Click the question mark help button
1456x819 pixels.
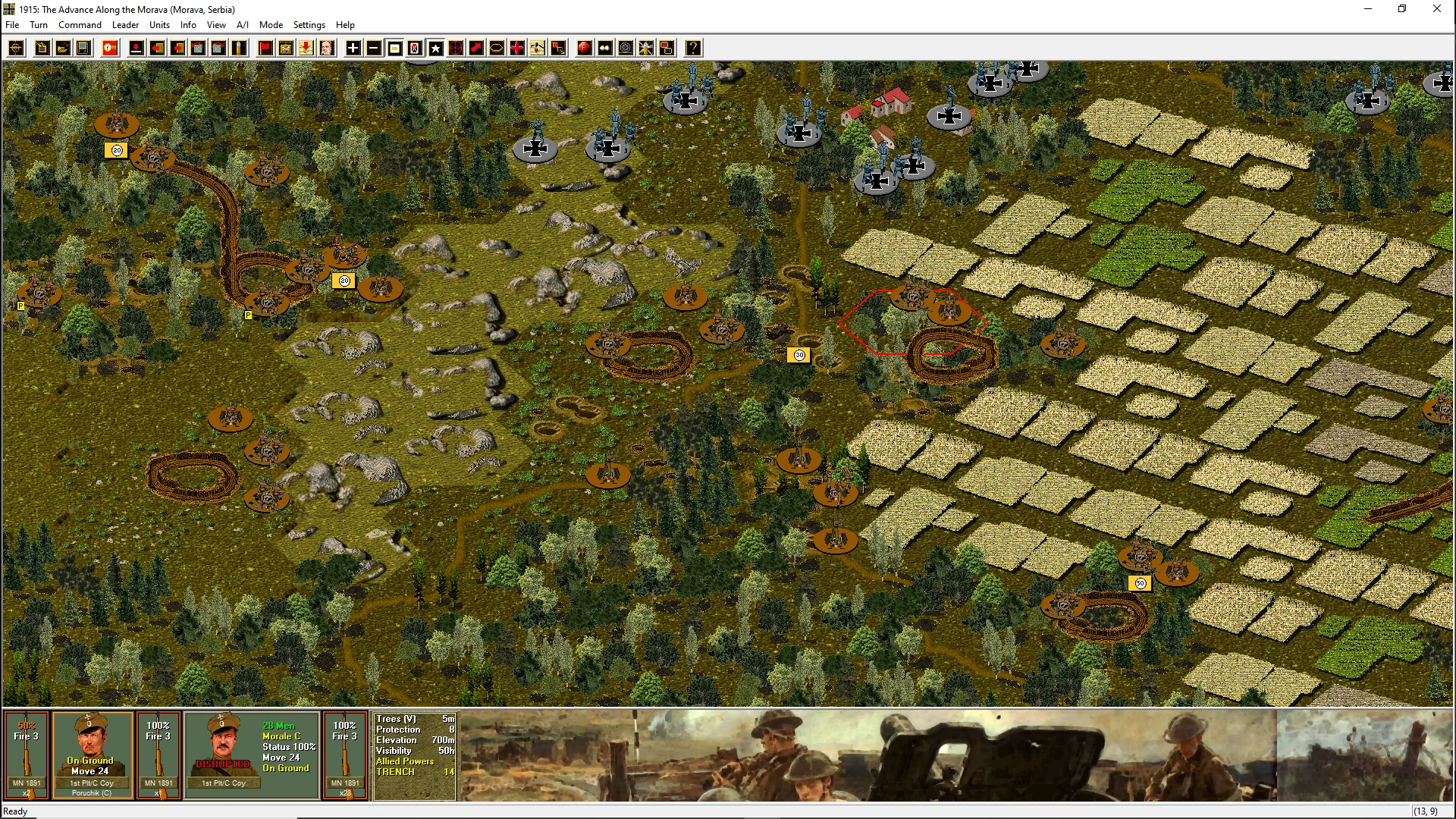pos(693,49)
